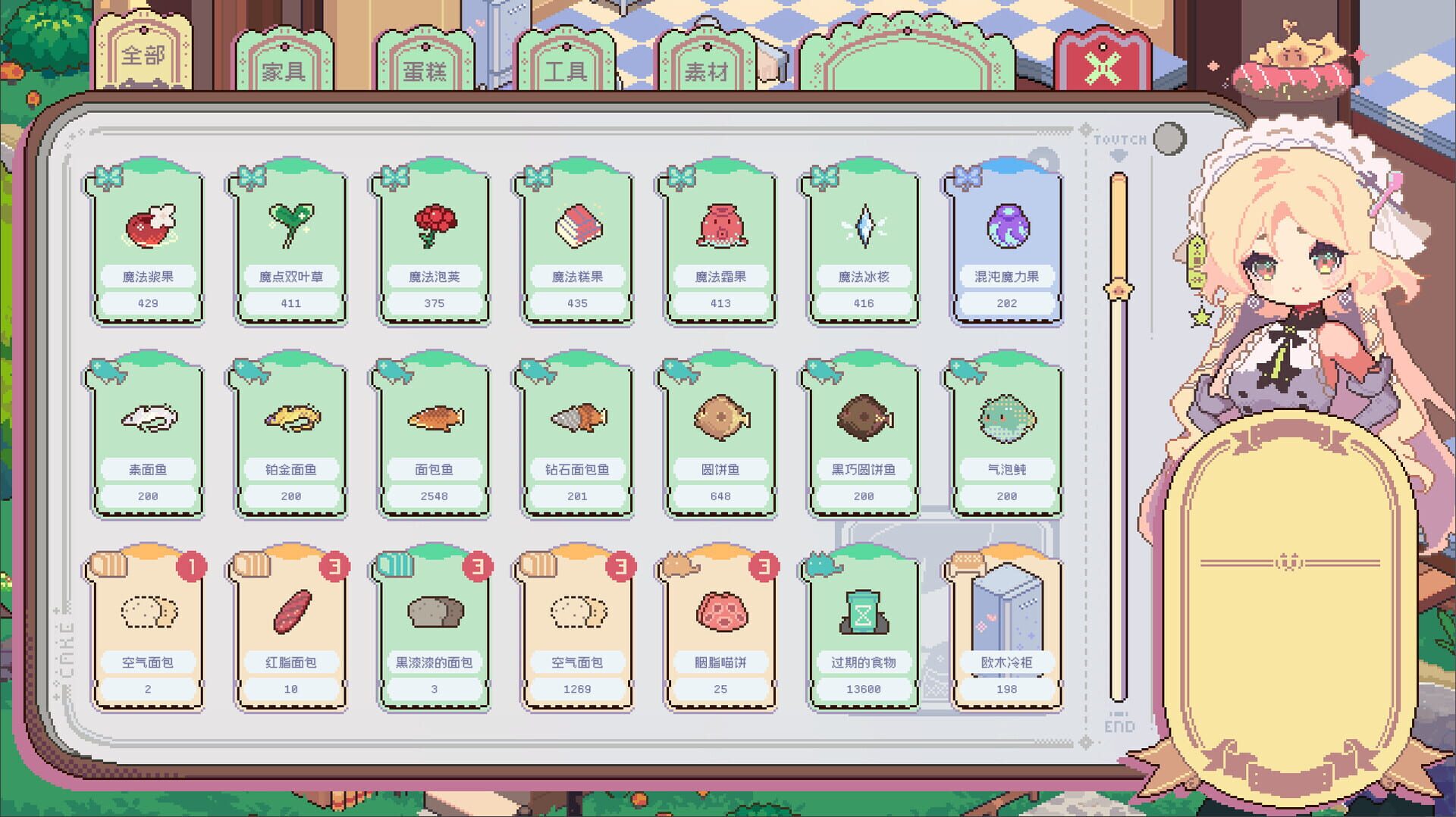Viewport: 1456px width, 817px height.
Task: Click the red badge on 黑漆漆的面包
Action: coord(479,565)
